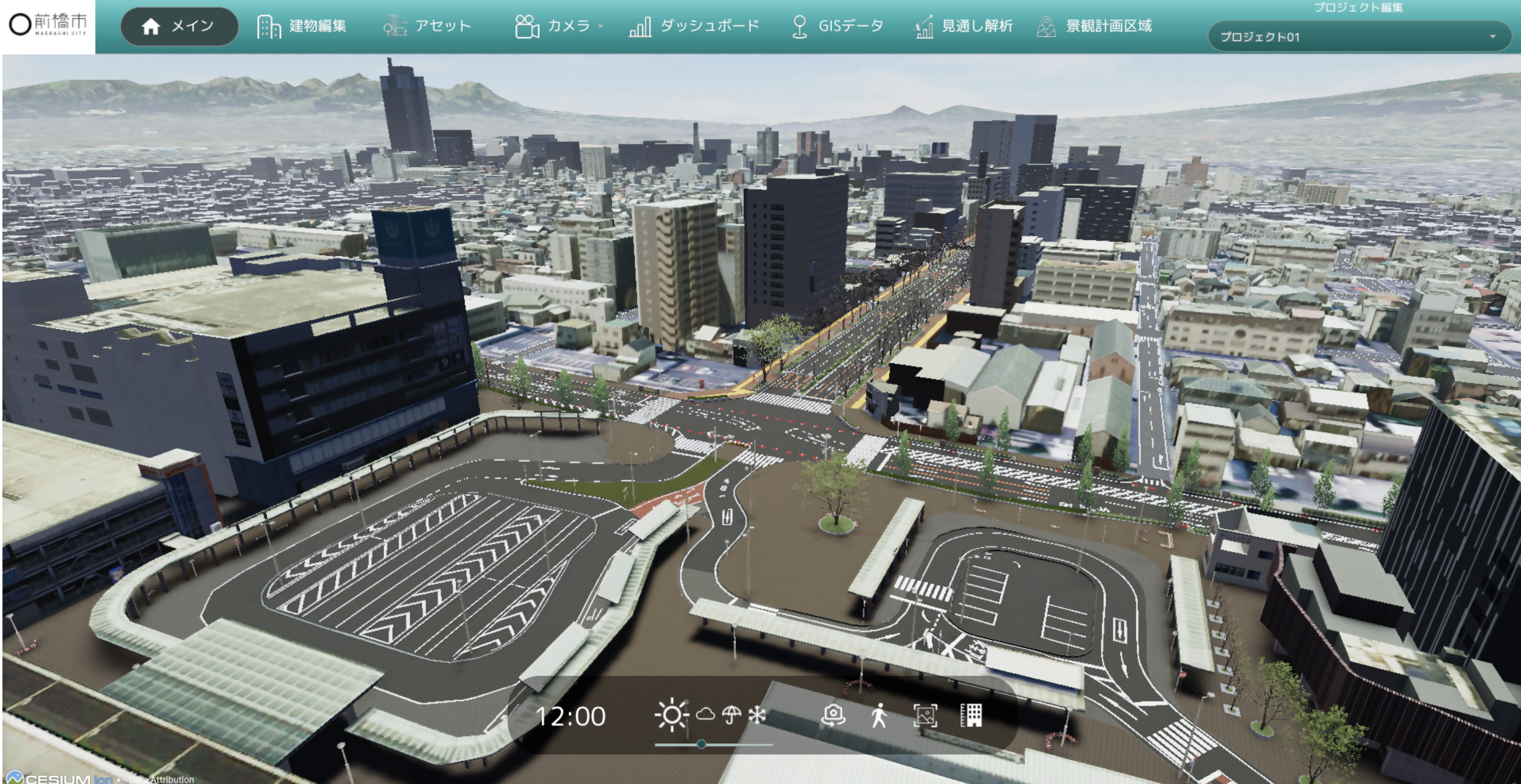Activate the camera rotation tool

(x=833, y=716)
